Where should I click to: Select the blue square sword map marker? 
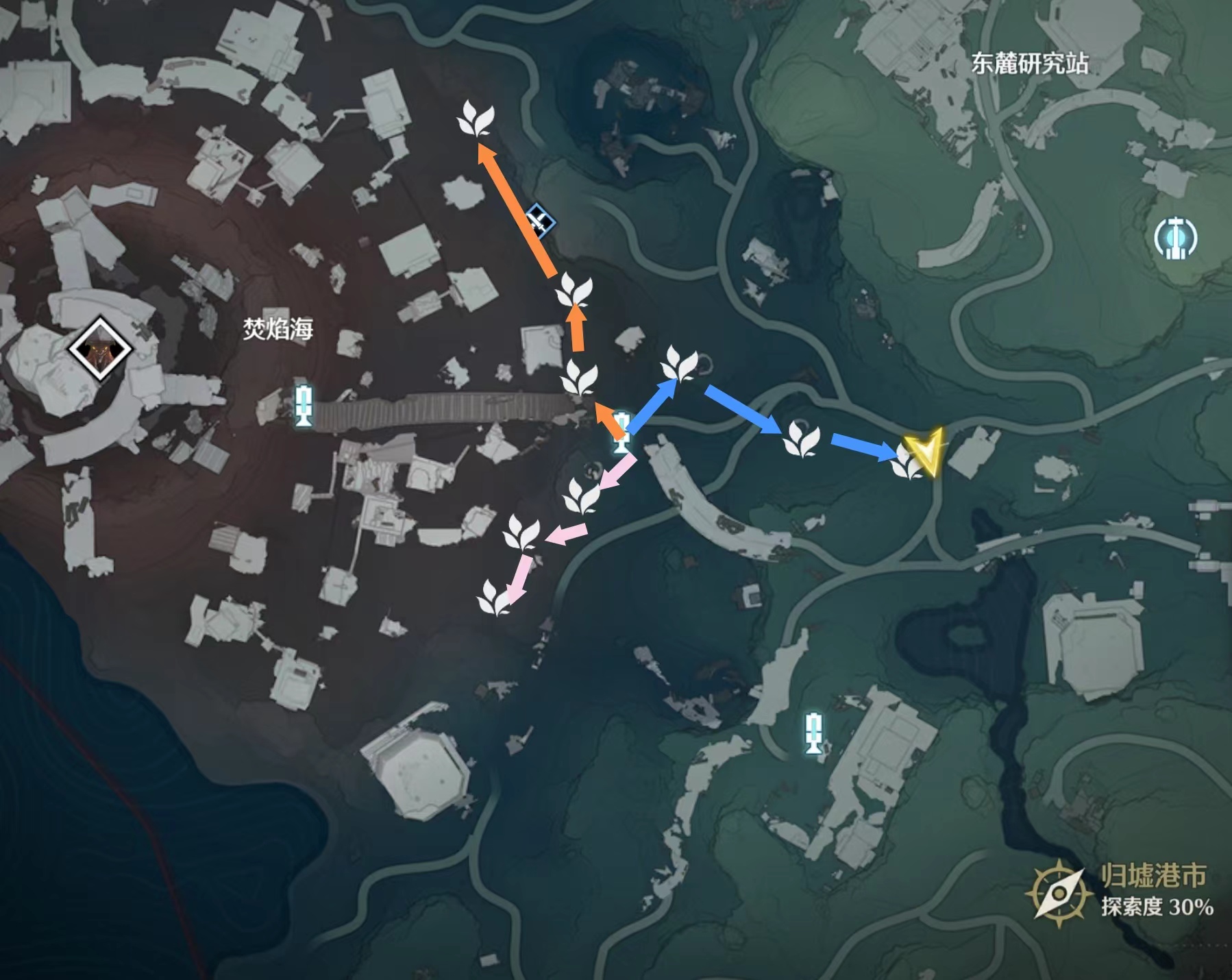tap(541, 221)
